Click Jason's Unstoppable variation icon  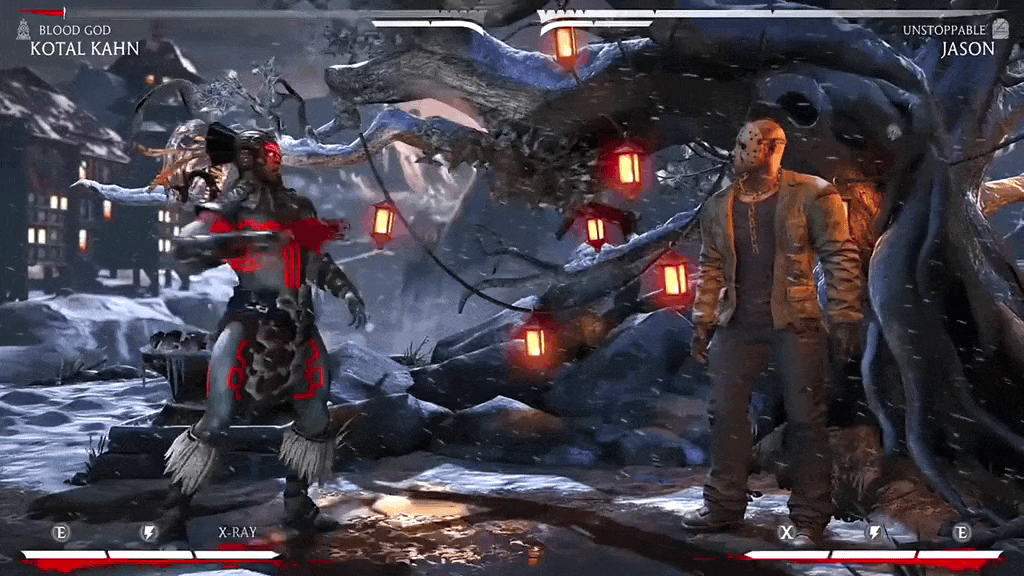1002,30
